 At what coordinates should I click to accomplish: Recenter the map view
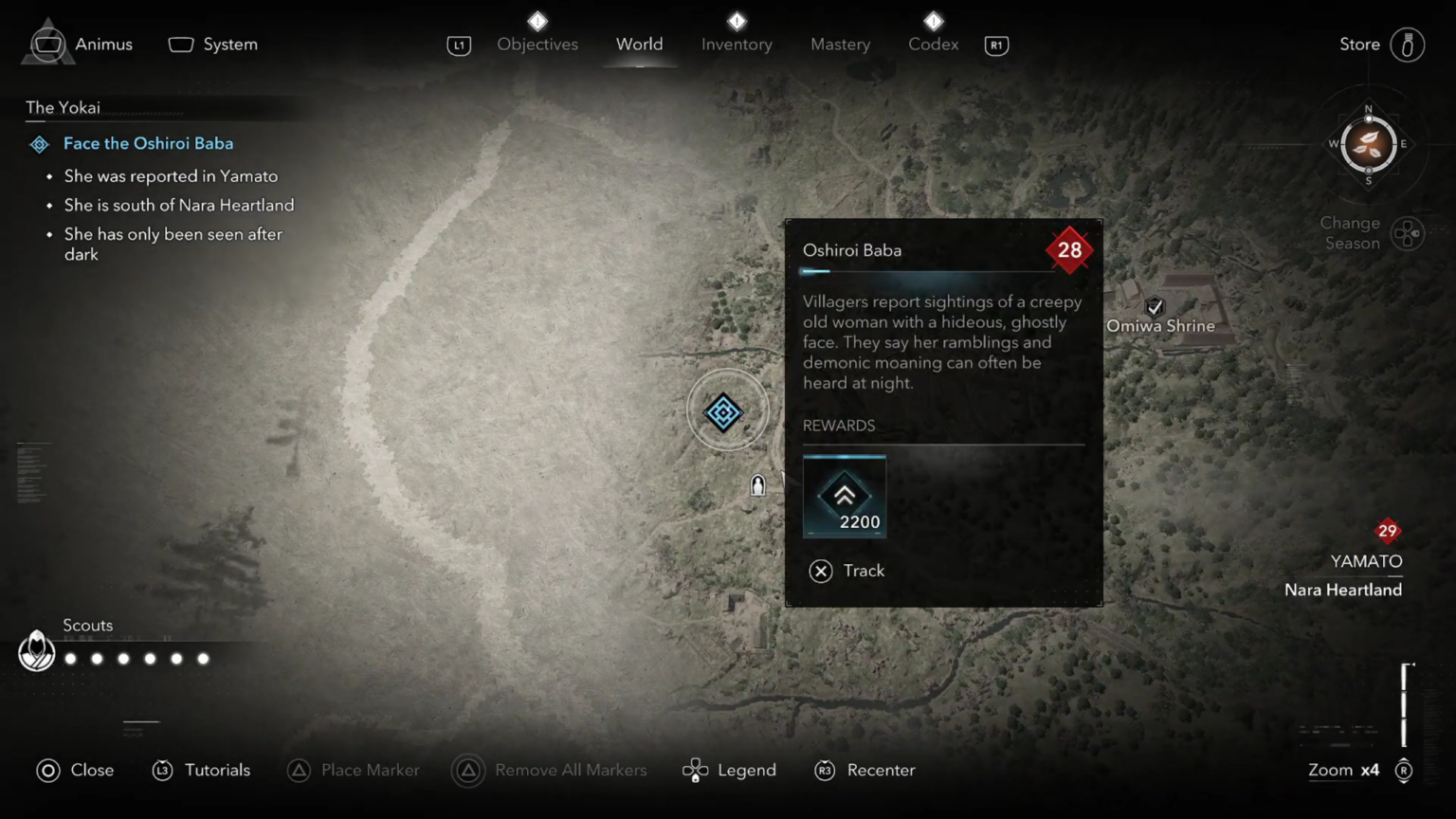(x=825, y=770)
